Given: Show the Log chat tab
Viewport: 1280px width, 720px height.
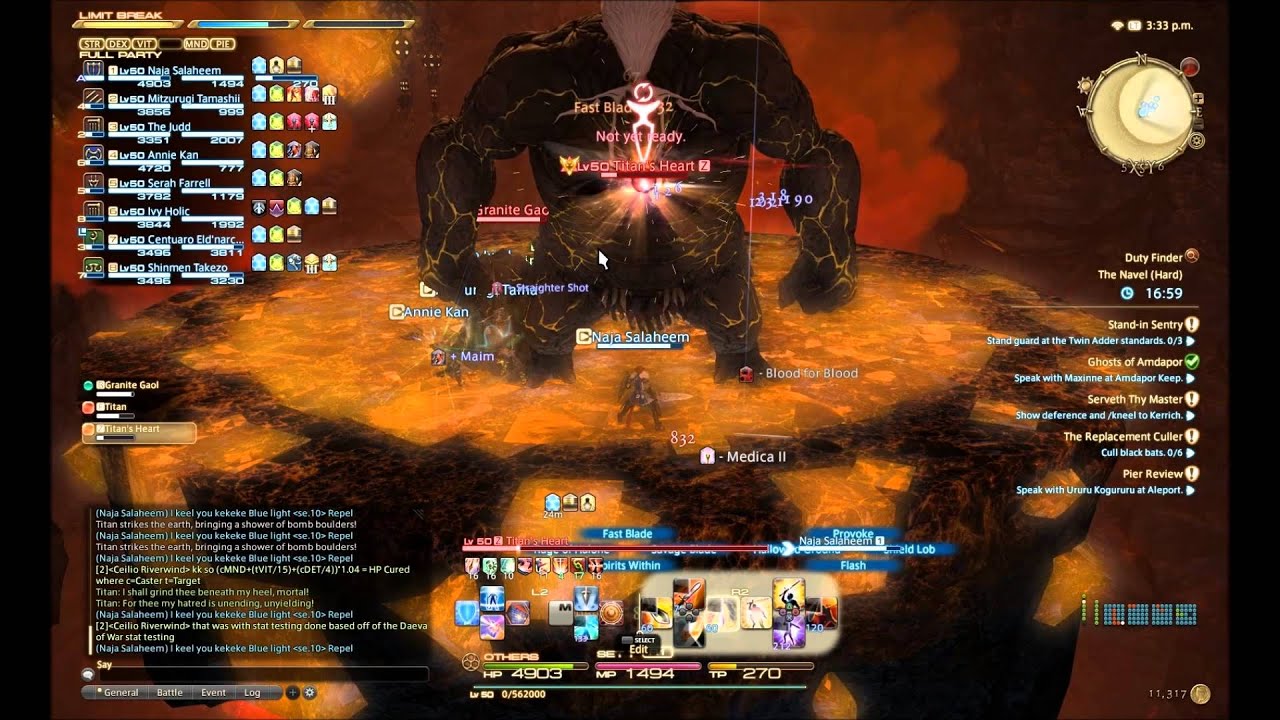Looking at the screenshot, I should (252, 692).
